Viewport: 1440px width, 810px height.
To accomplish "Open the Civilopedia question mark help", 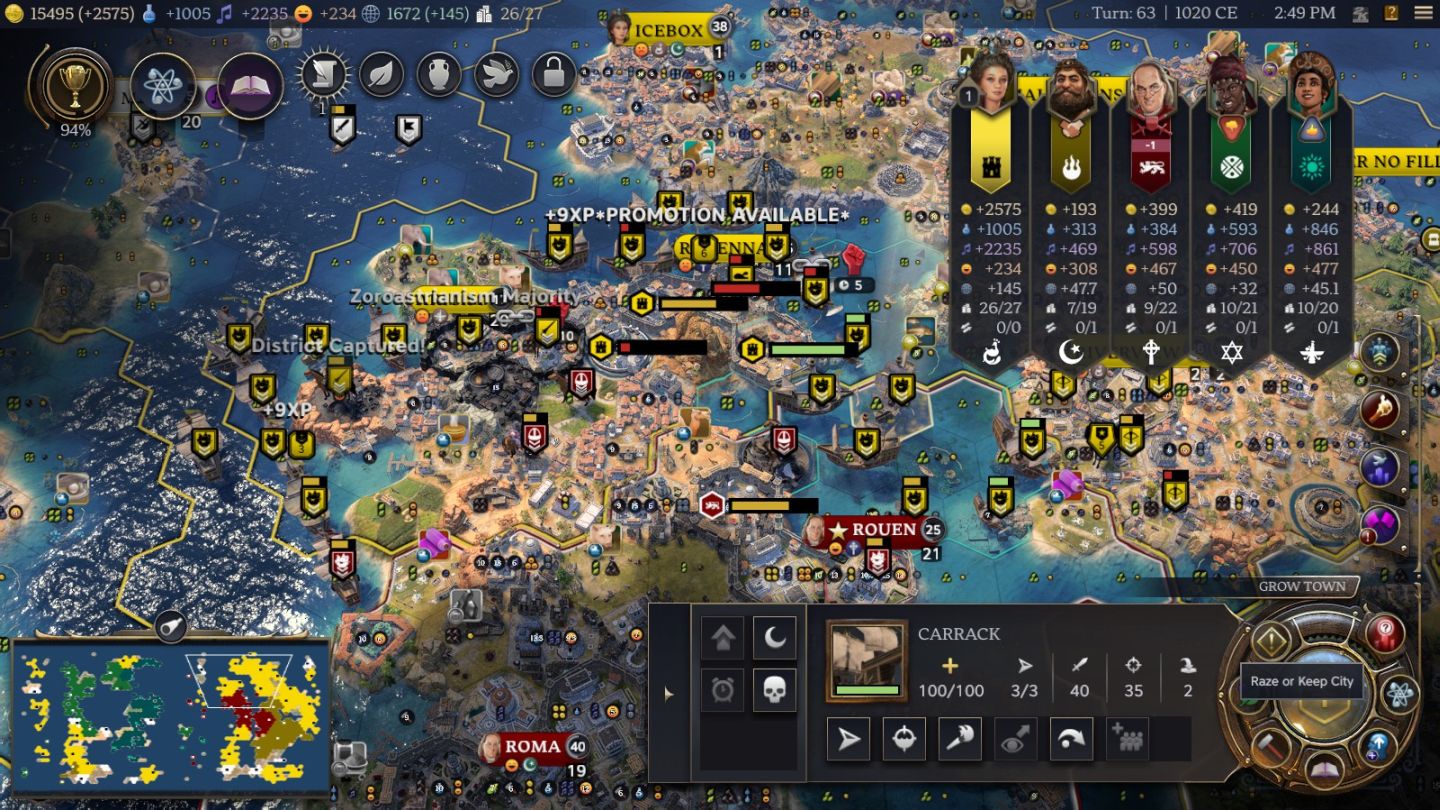I will [1392, 13].
